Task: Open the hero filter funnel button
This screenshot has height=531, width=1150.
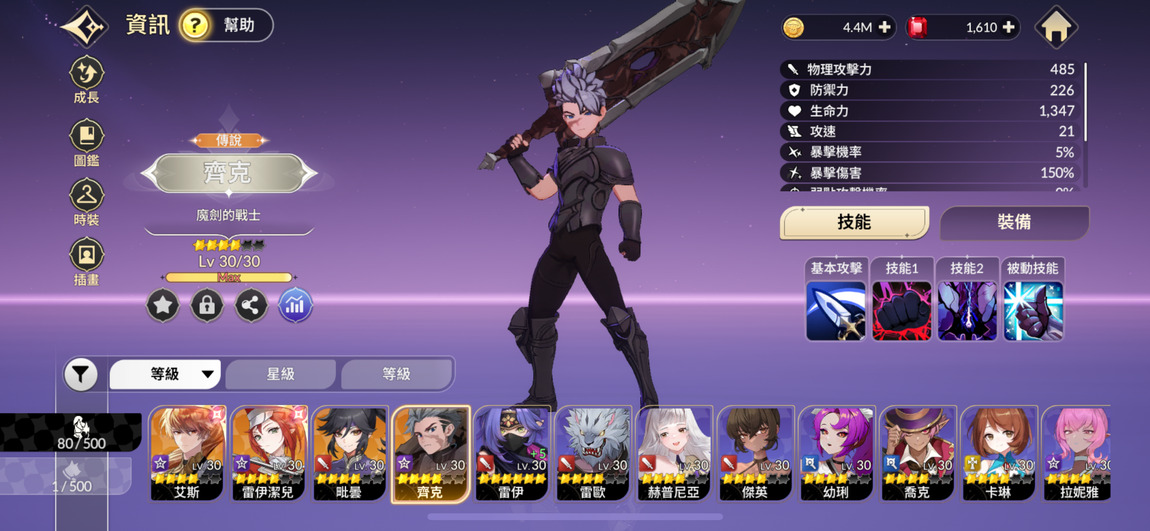Action: (x=81, y=375)
